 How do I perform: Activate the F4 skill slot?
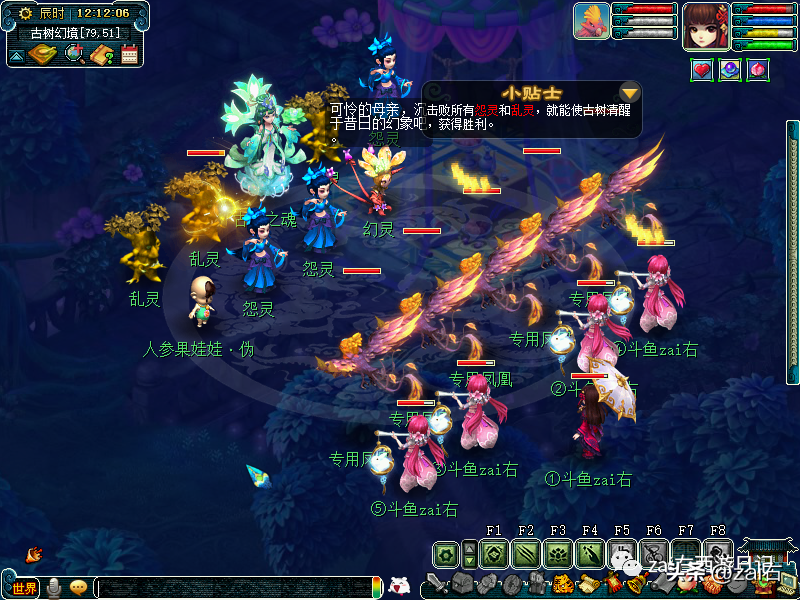(x=590, y=553)
